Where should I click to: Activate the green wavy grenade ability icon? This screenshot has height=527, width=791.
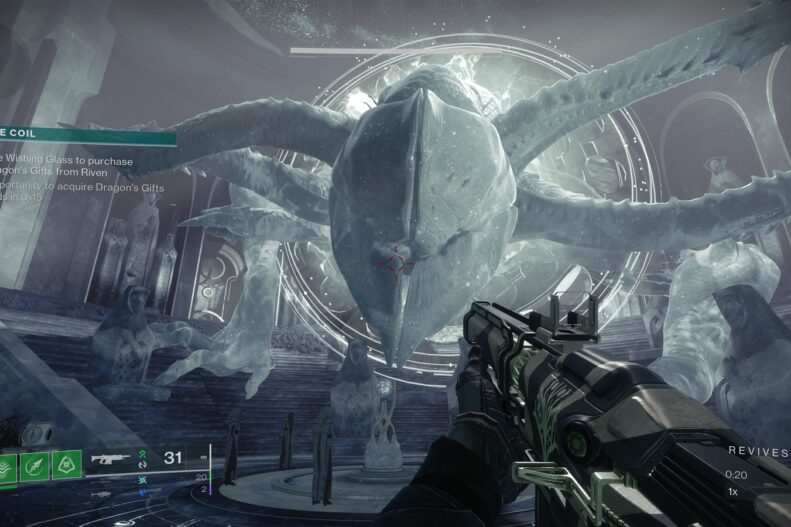pos(6,465)
